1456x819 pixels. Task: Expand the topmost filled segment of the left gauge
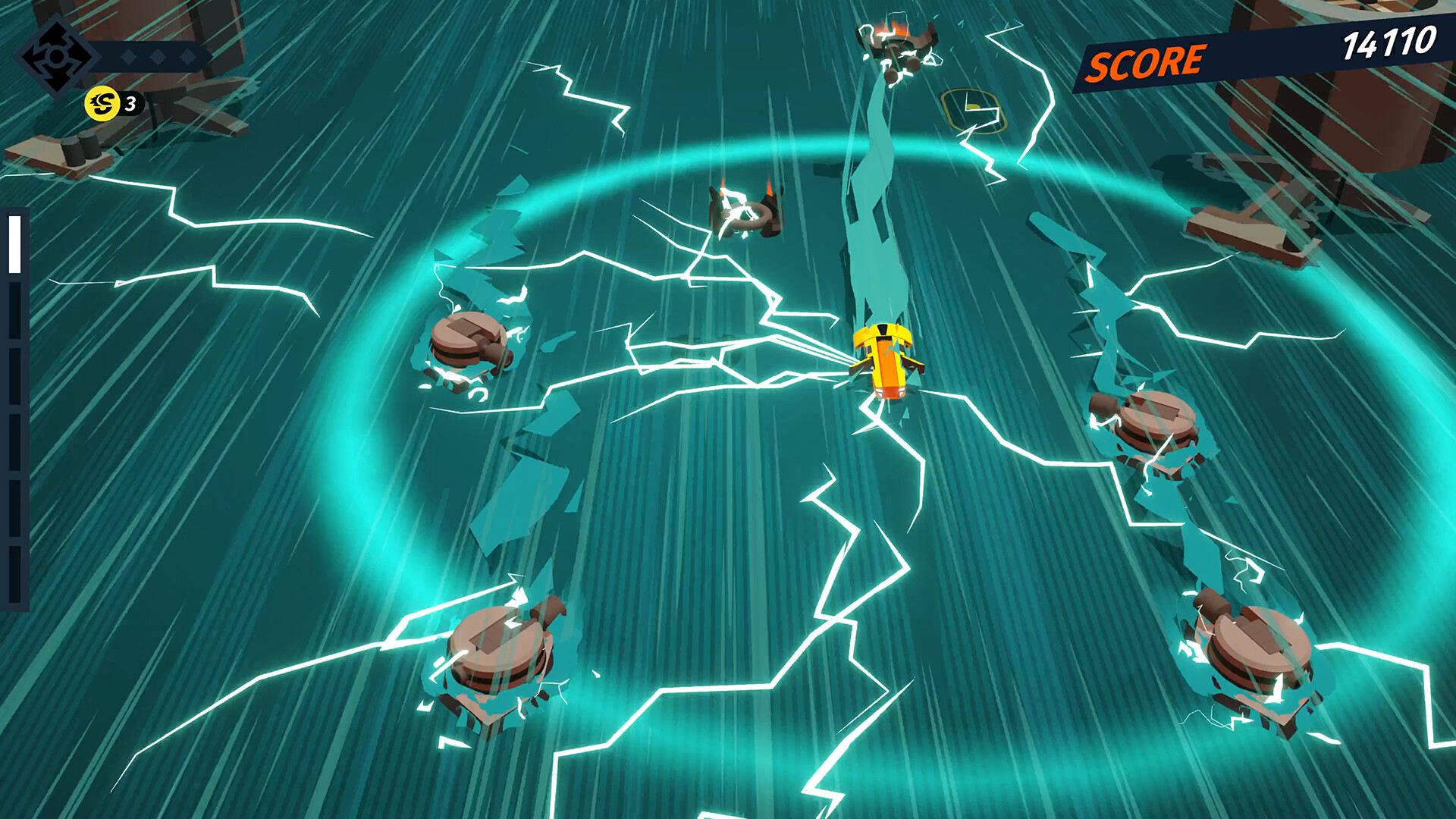13,243
